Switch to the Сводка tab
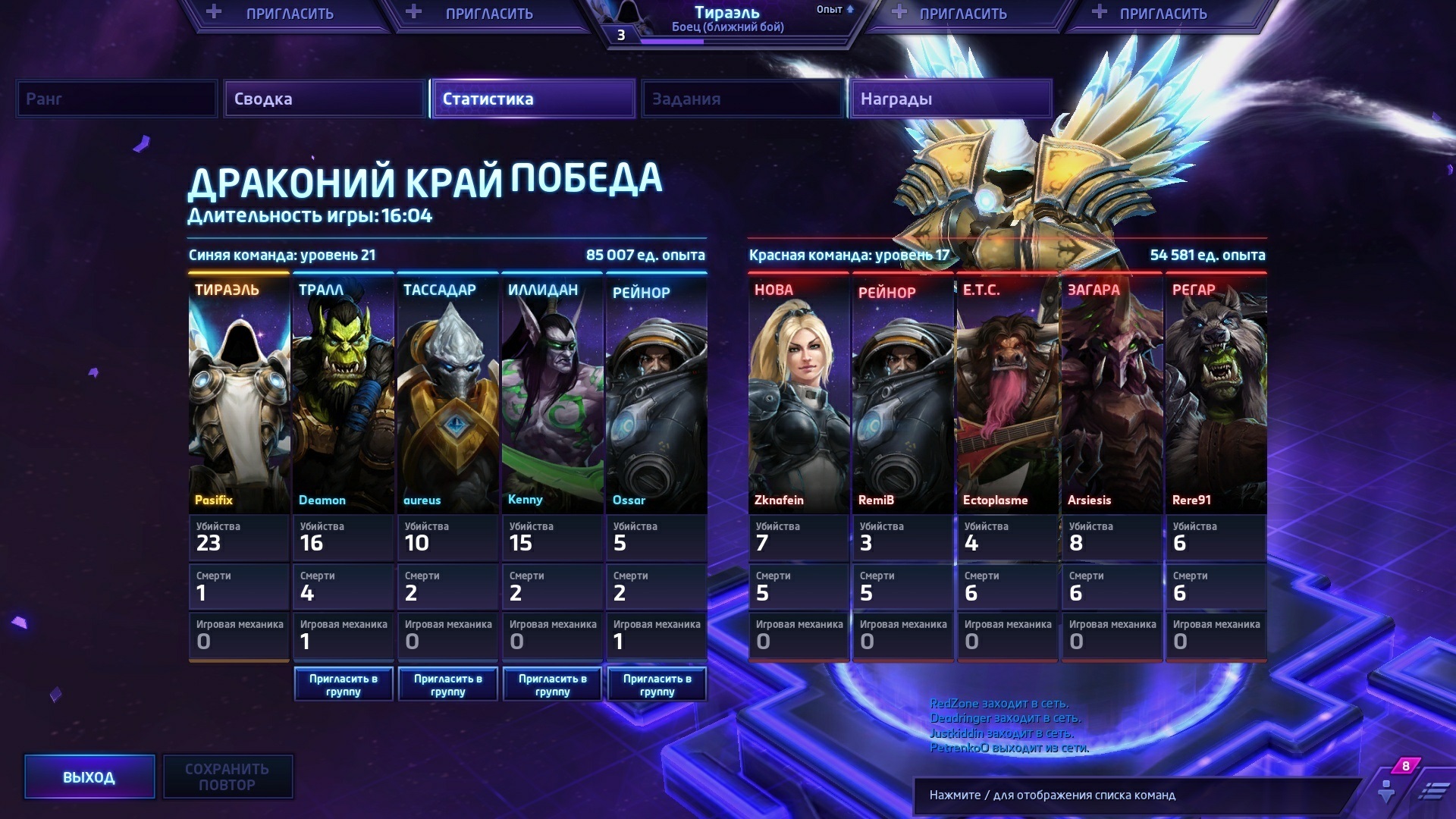The width and height of the screenshot is (1456, 819). 324,99
